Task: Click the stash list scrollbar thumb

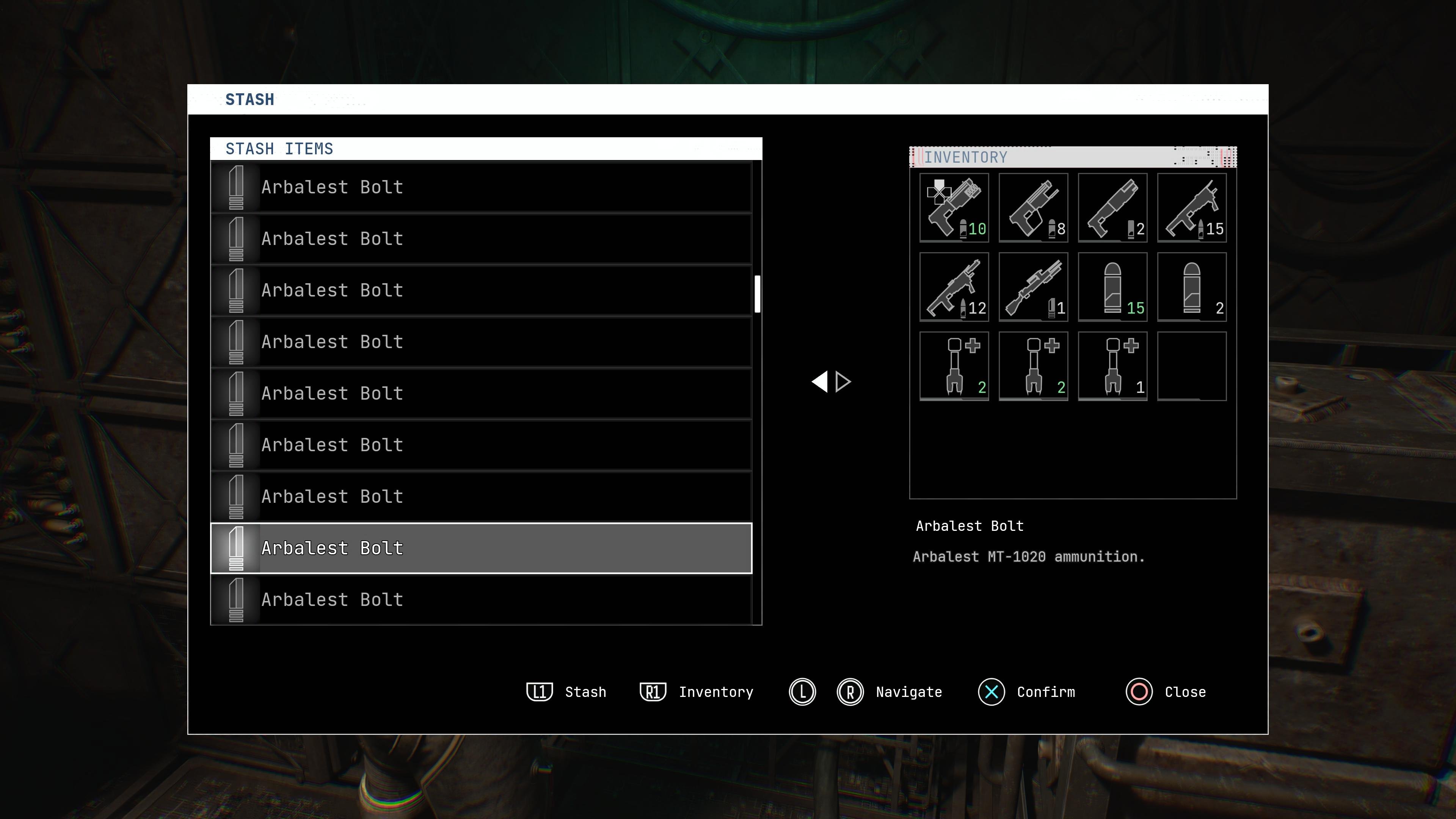Action: coord(758,293)
